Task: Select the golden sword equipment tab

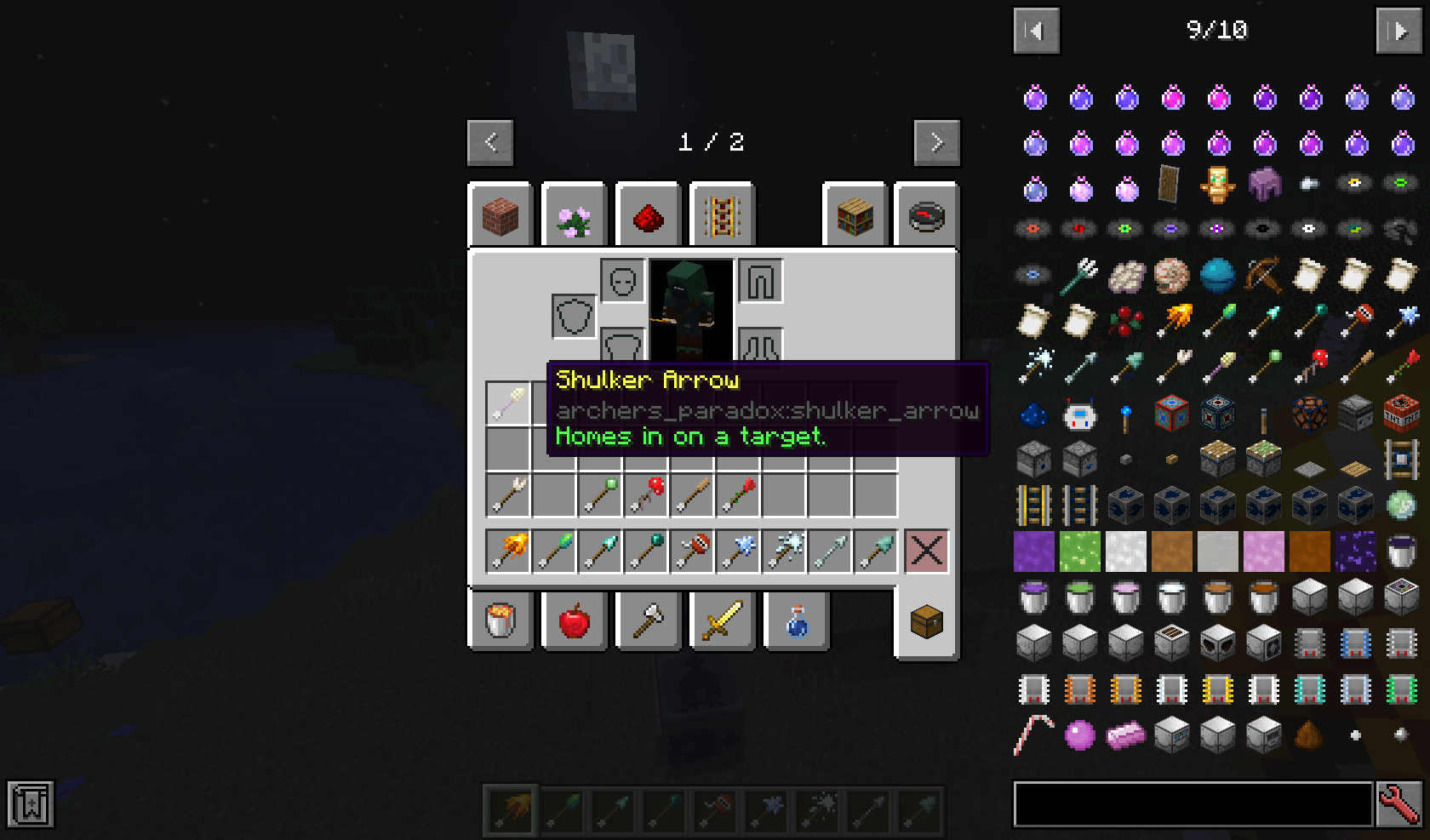Action: [x=722, y=621]
